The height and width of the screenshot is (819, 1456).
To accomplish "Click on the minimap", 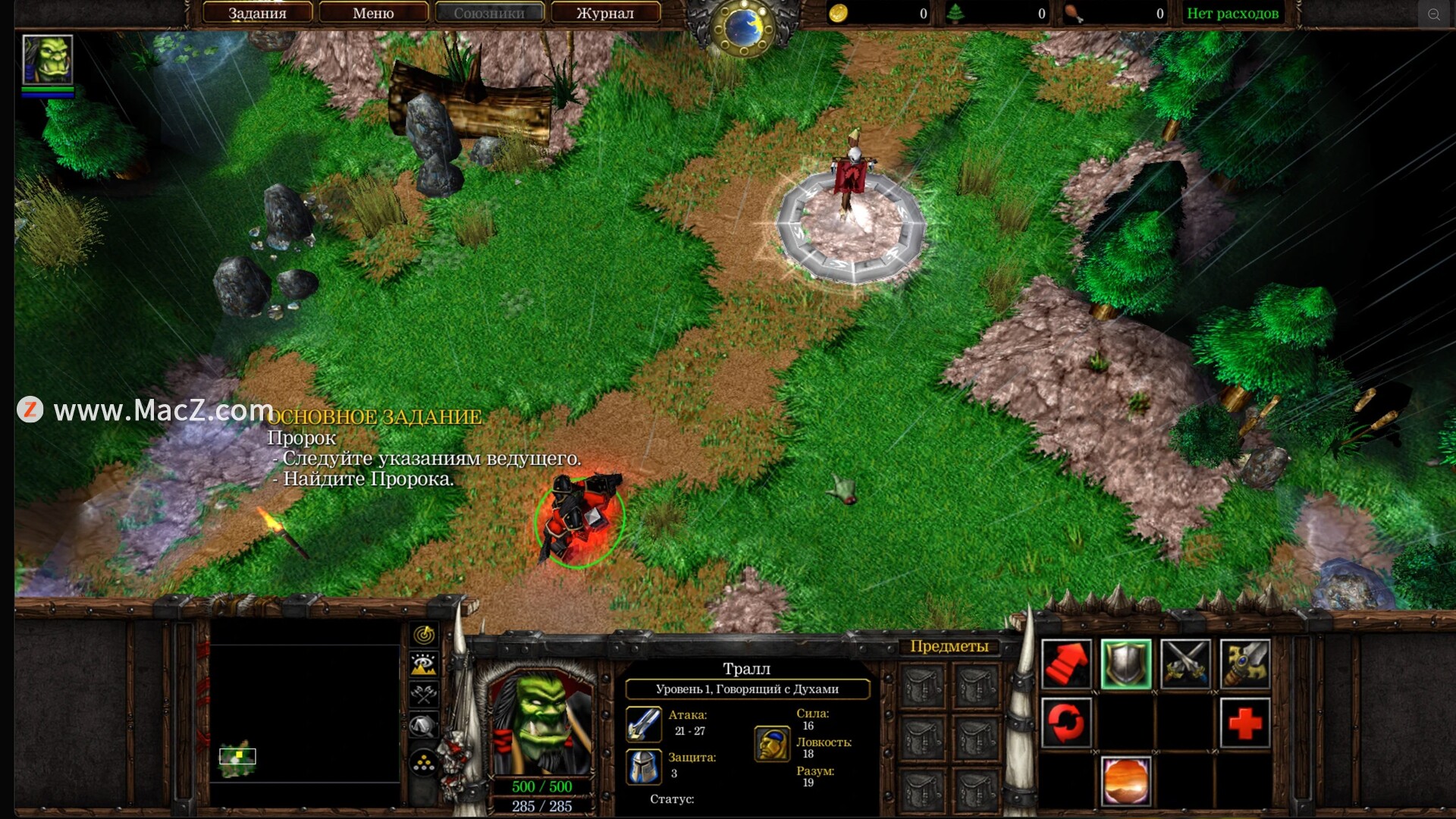I will (x=305, y=714).
